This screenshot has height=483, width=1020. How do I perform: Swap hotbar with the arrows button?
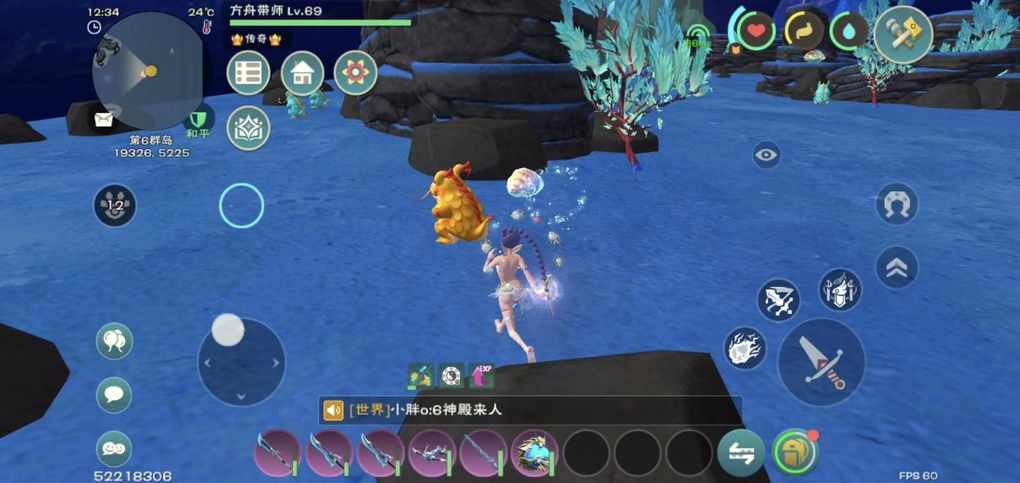[741, 453]
